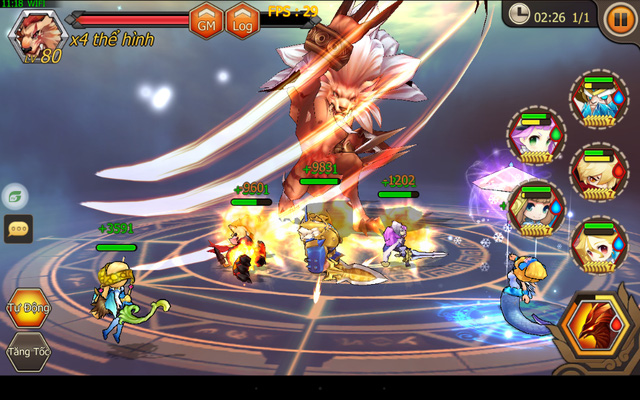Choose the brown-haired hero with blue eyes
640x400 pixels.
coord(535,209)
